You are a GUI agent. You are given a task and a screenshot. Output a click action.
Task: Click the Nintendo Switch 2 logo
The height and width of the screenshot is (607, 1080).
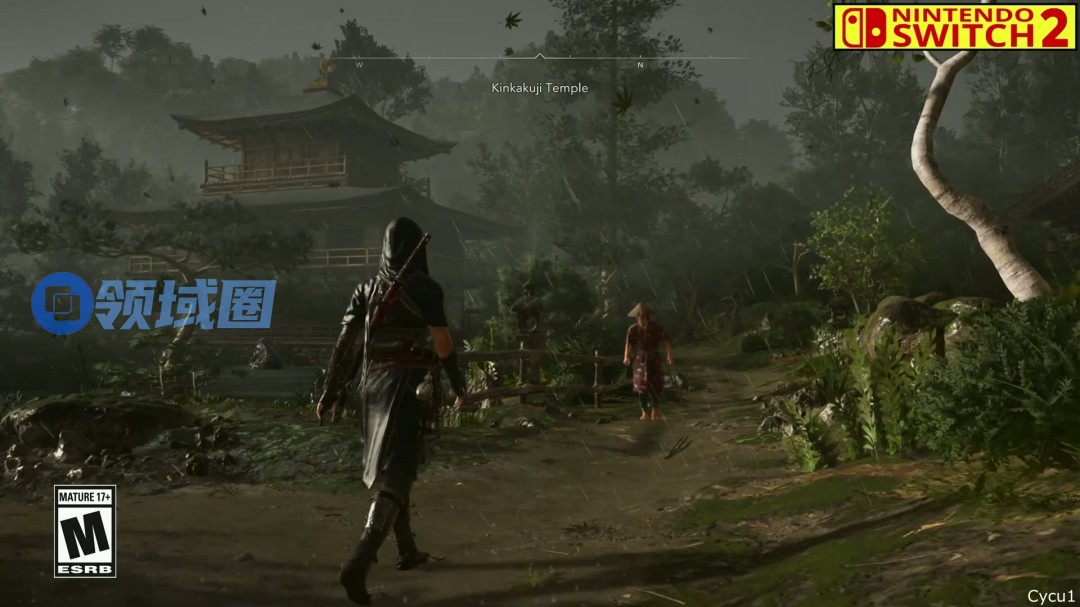pos(954,26)
